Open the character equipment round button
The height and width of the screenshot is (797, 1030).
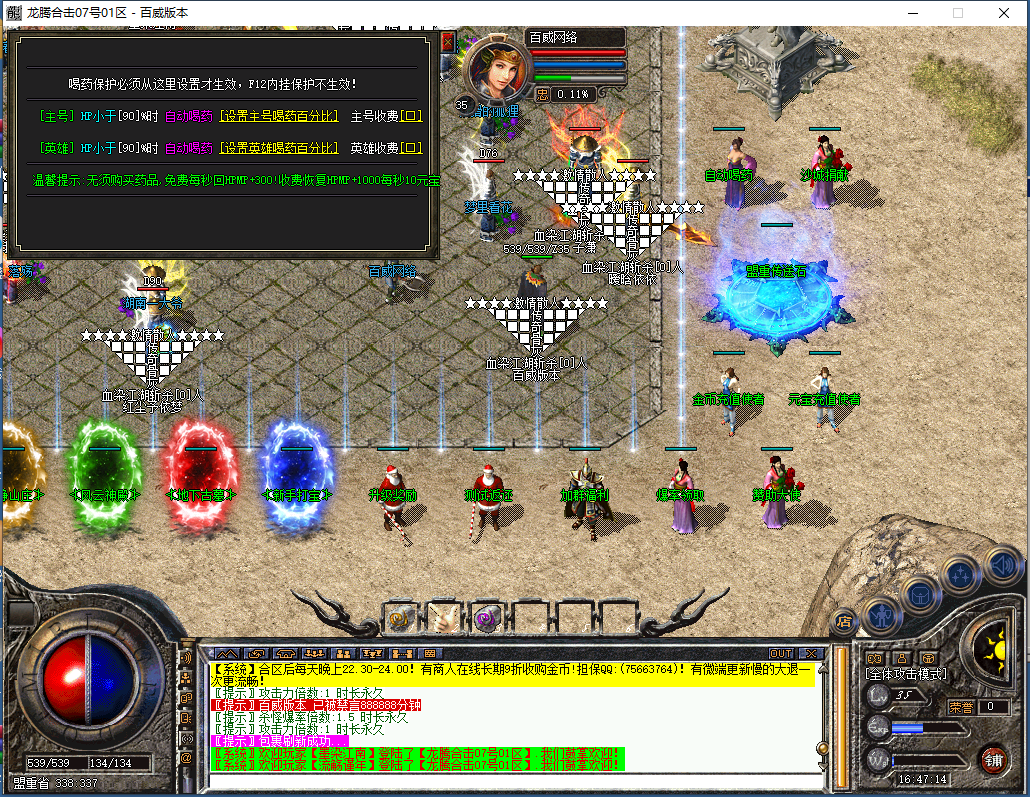[x=882, y=612]
